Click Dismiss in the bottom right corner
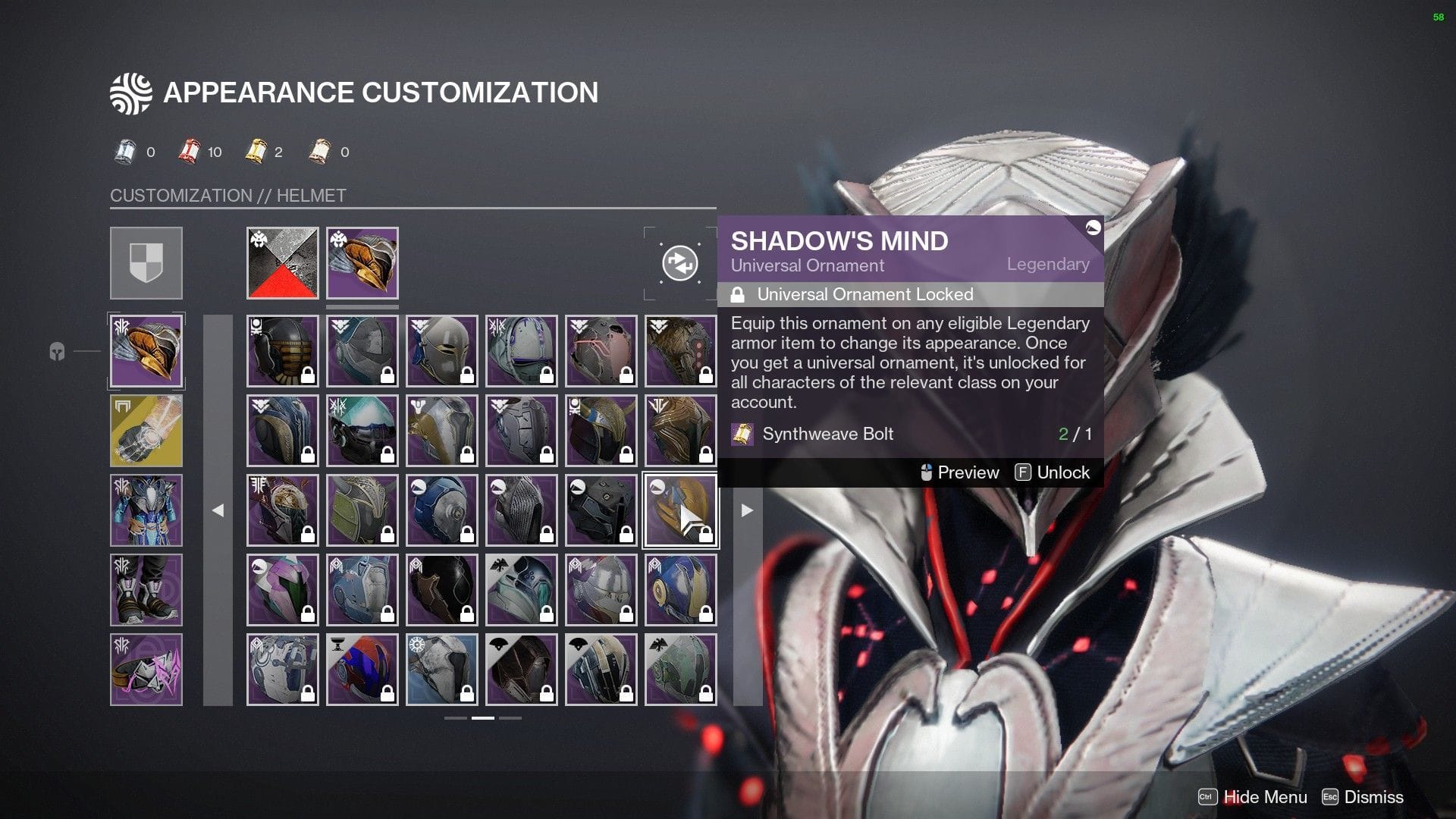The image size is (1456, 819). tap(1373, 797)
